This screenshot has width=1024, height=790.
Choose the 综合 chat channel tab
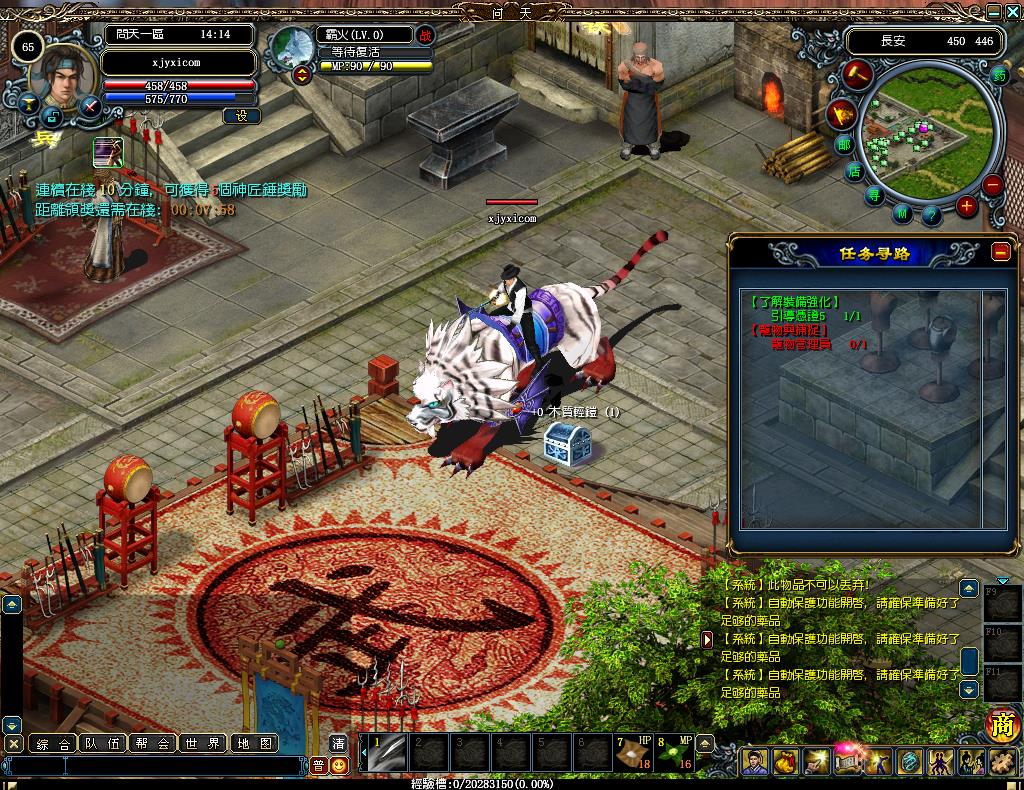[x=53, y=743]
